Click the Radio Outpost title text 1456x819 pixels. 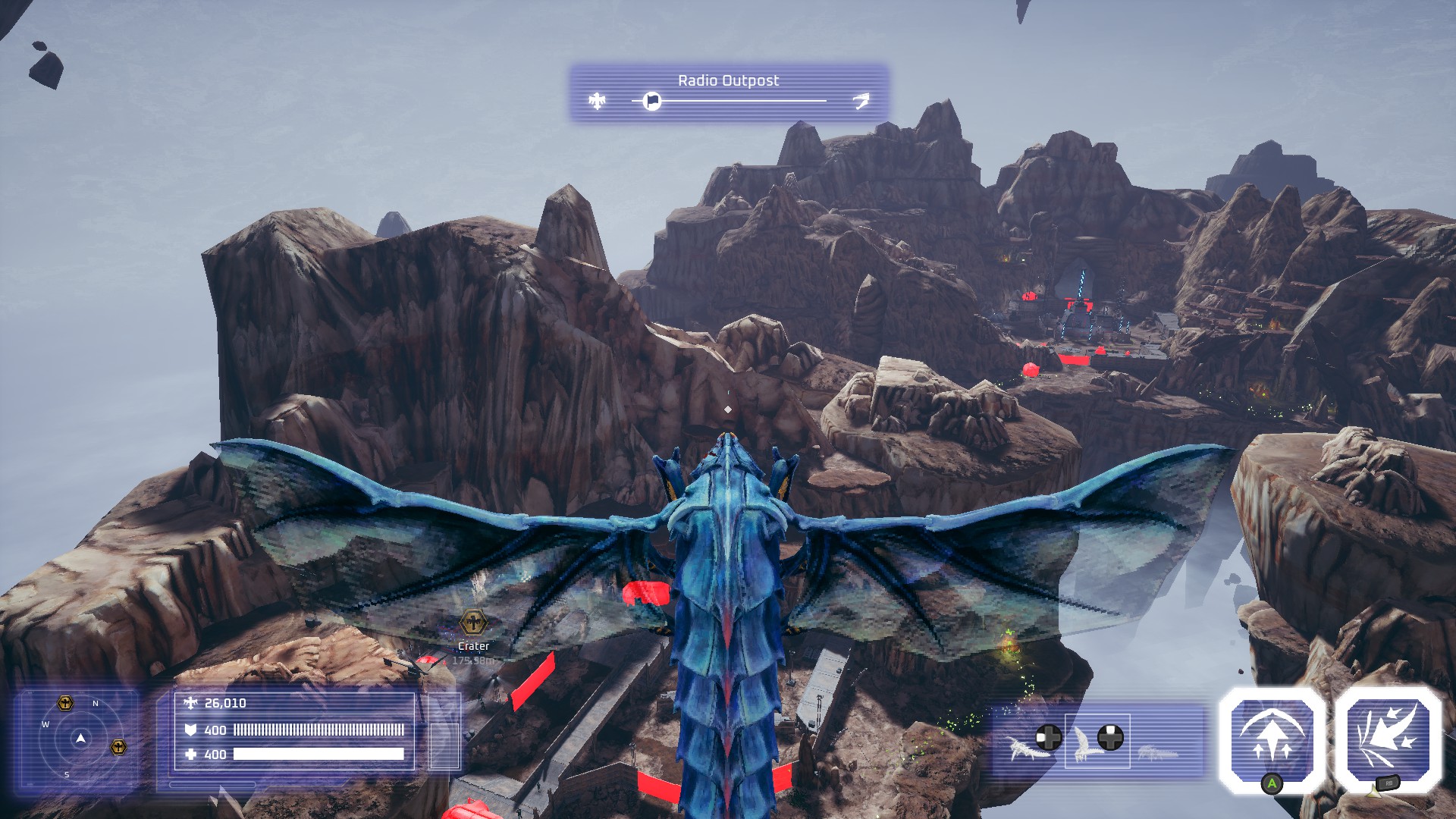point(730,80)
